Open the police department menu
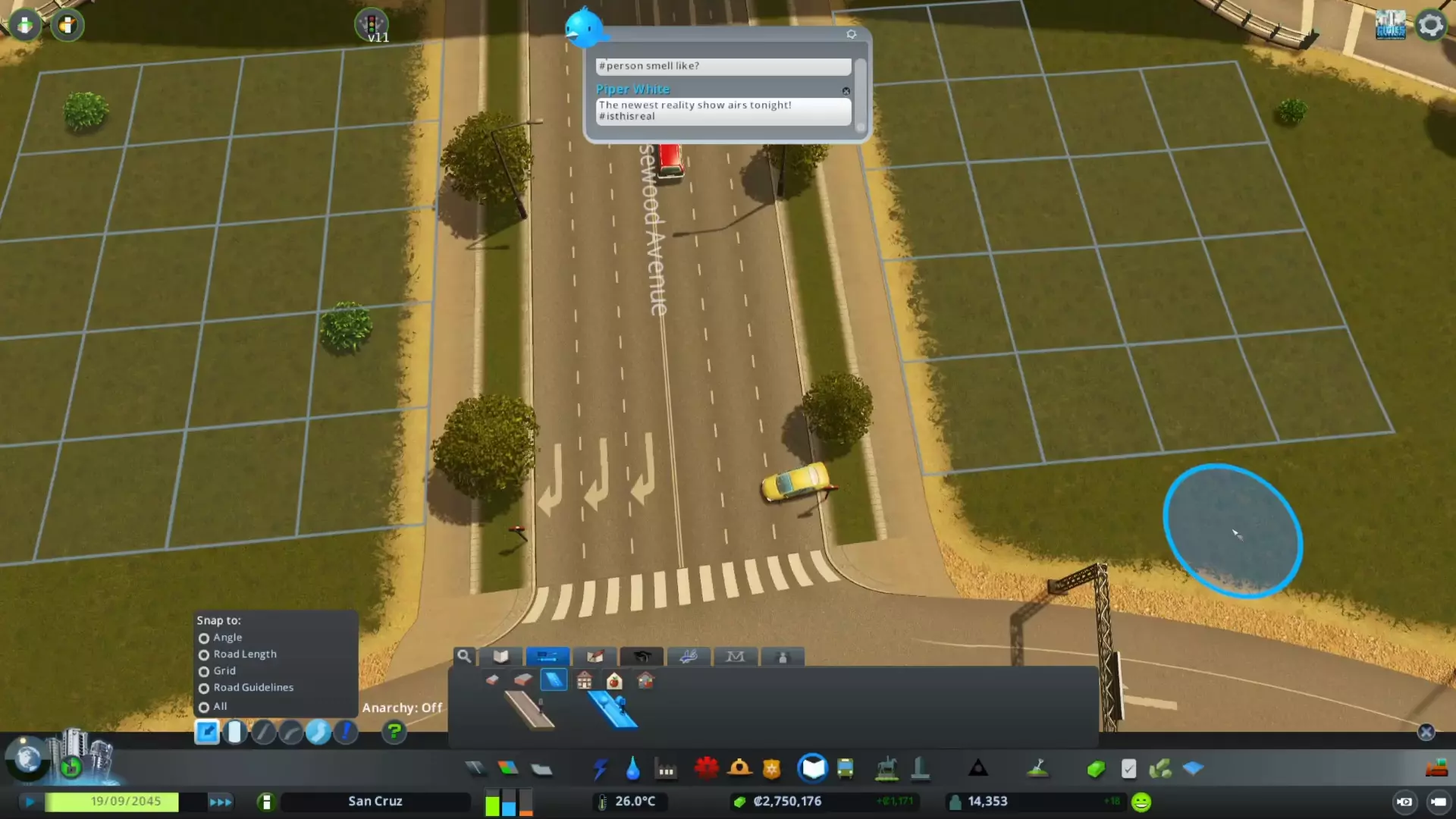1456x819 pixels. 772,768
